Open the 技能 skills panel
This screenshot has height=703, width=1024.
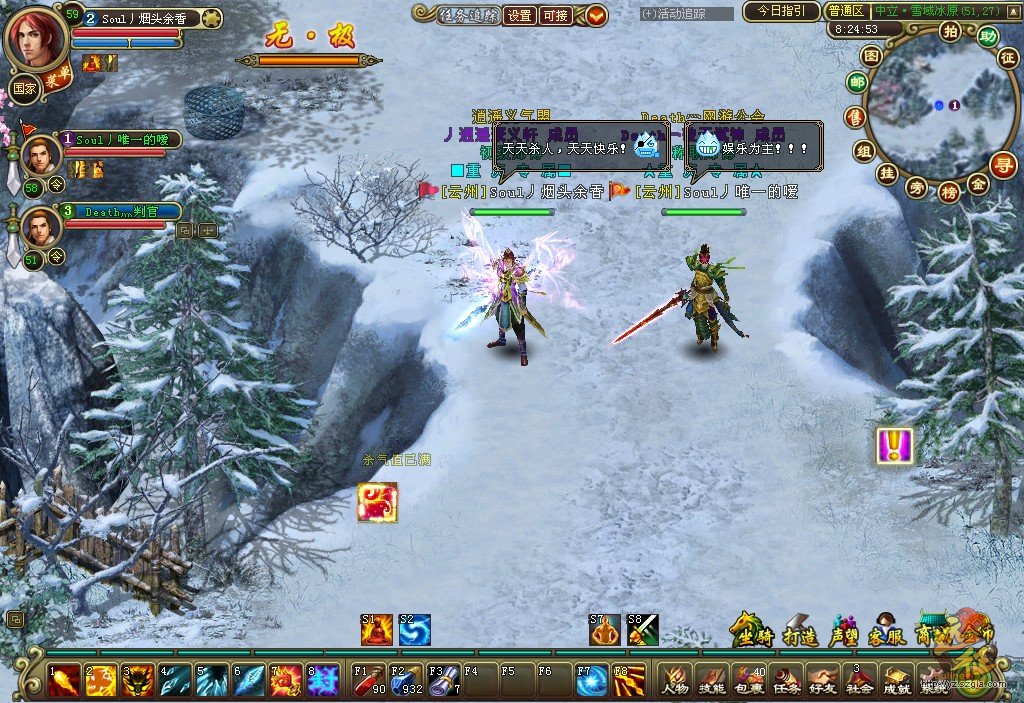(x=711, y=680)
